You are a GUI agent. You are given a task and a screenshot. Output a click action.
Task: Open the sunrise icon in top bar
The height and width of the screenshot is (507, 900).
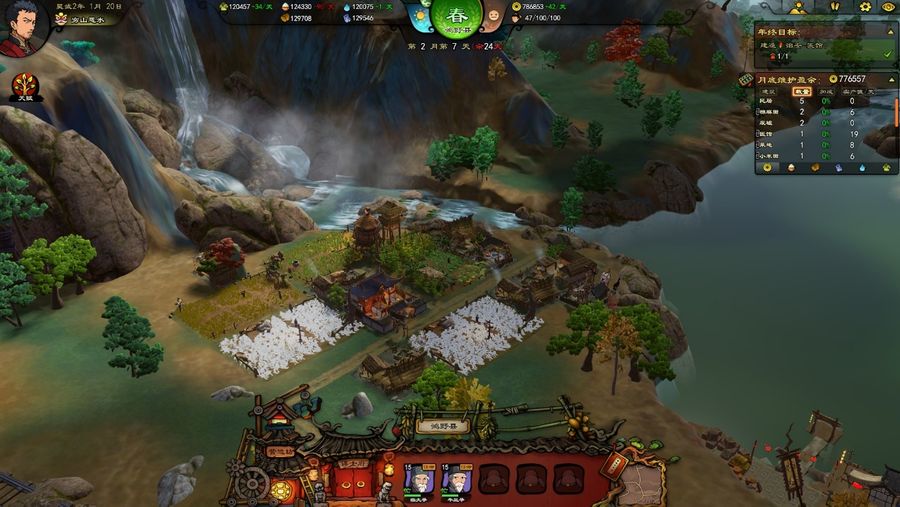[x=800, y=7]
